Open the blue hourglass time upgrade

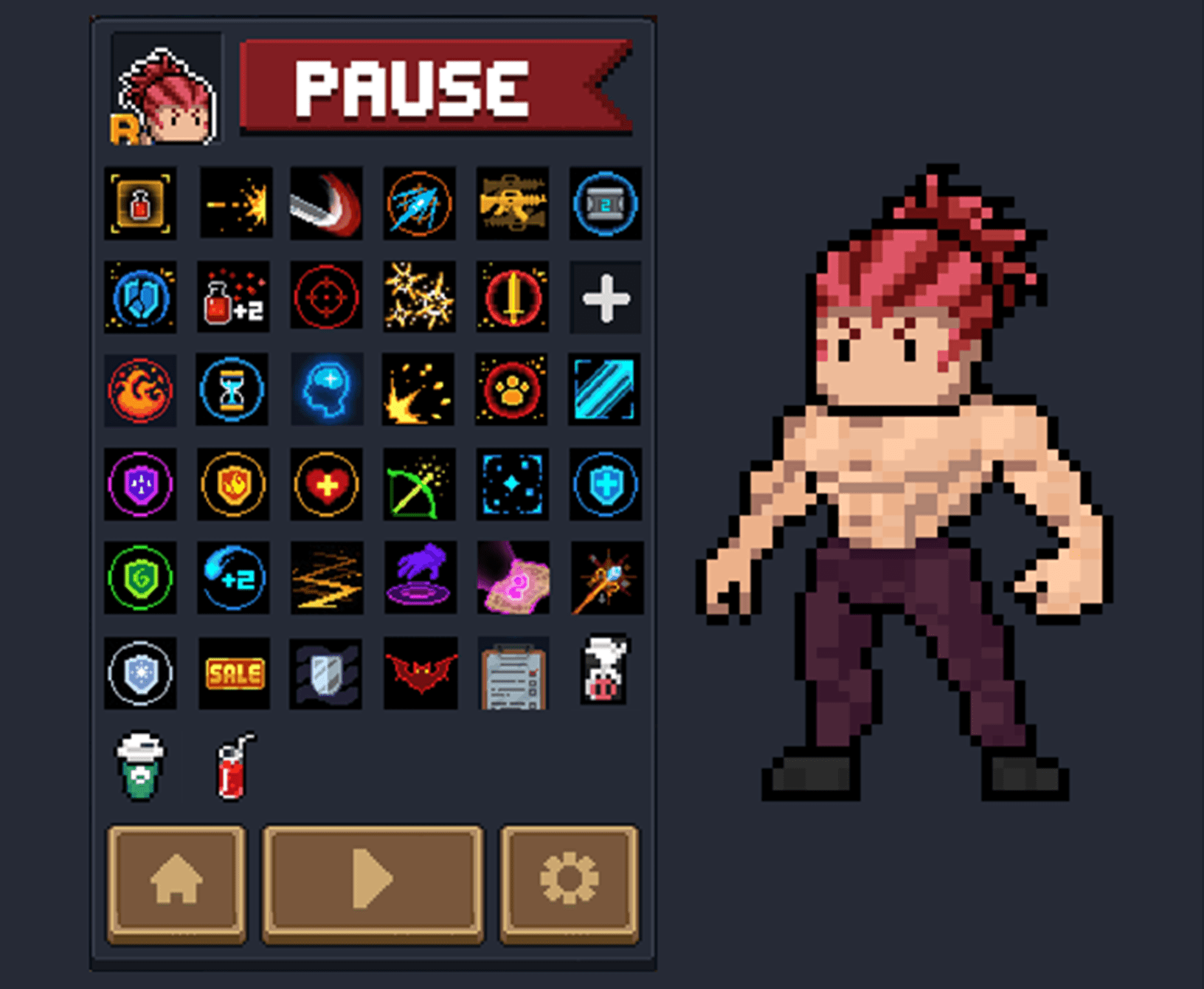click(x=233, y=391)
